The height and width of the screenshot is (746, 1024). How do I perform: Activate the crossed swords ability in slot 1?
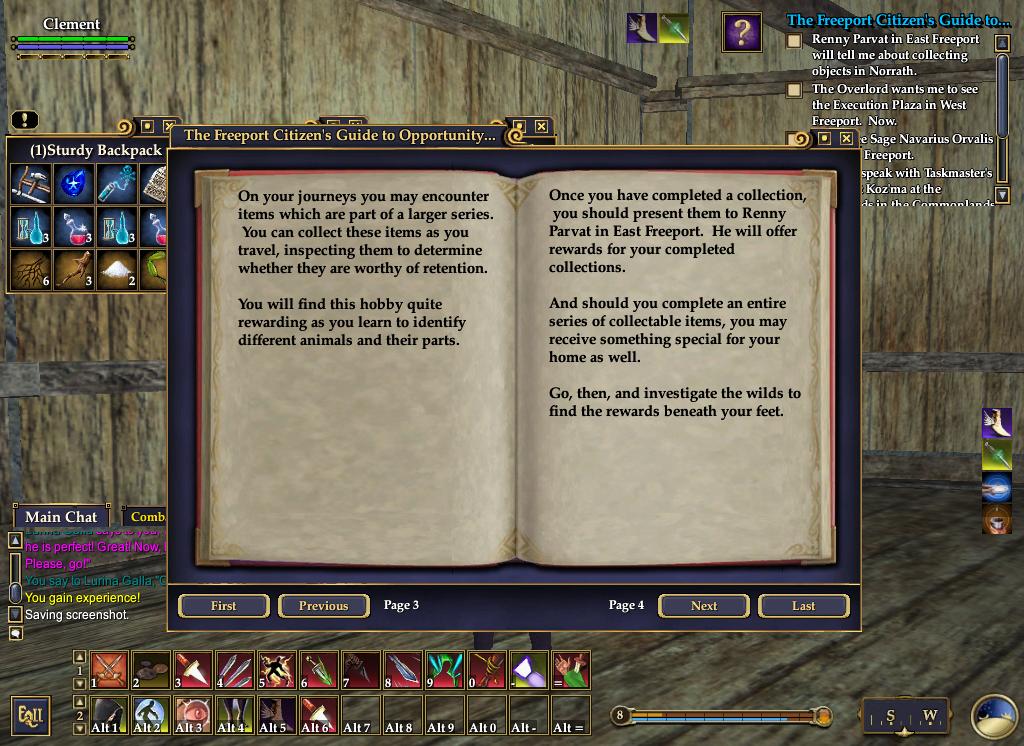point(109,670)
